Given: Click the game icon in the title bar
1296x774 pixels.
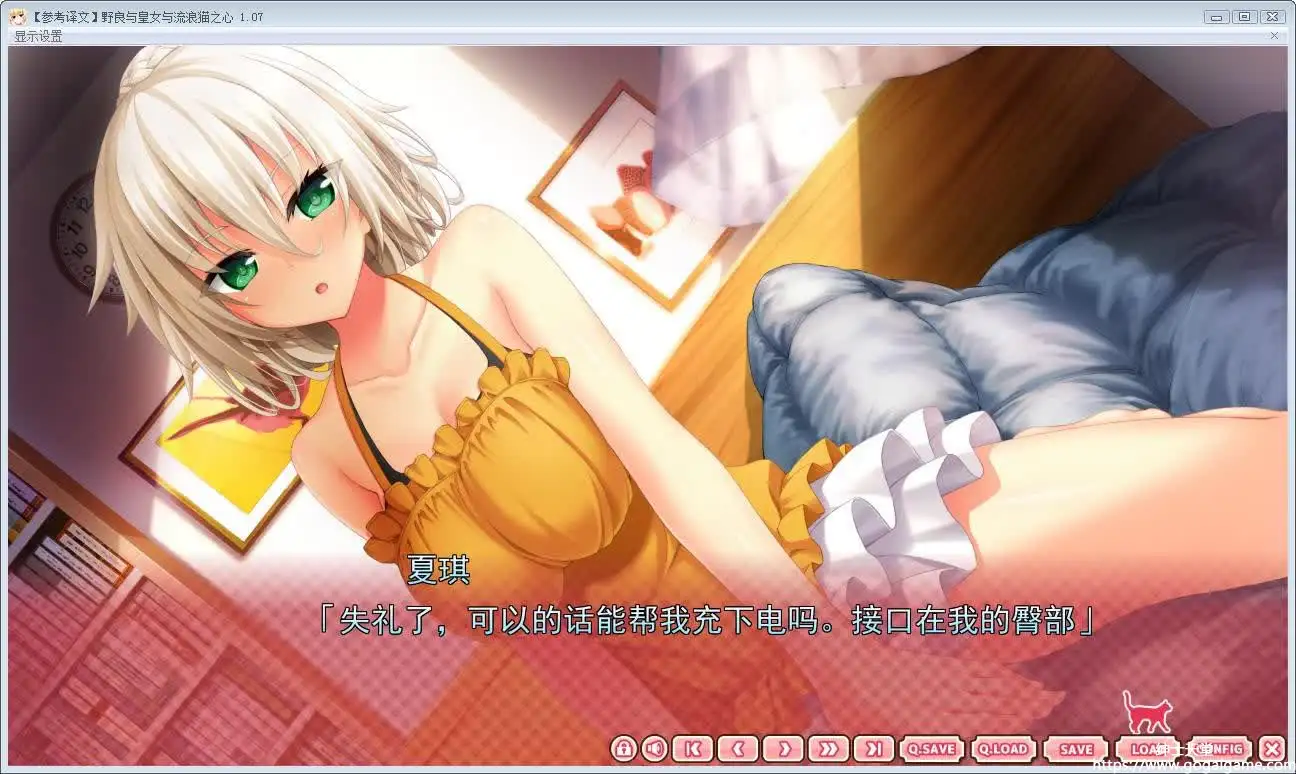Looking at the screenshot, I should (x=18, y=16).
